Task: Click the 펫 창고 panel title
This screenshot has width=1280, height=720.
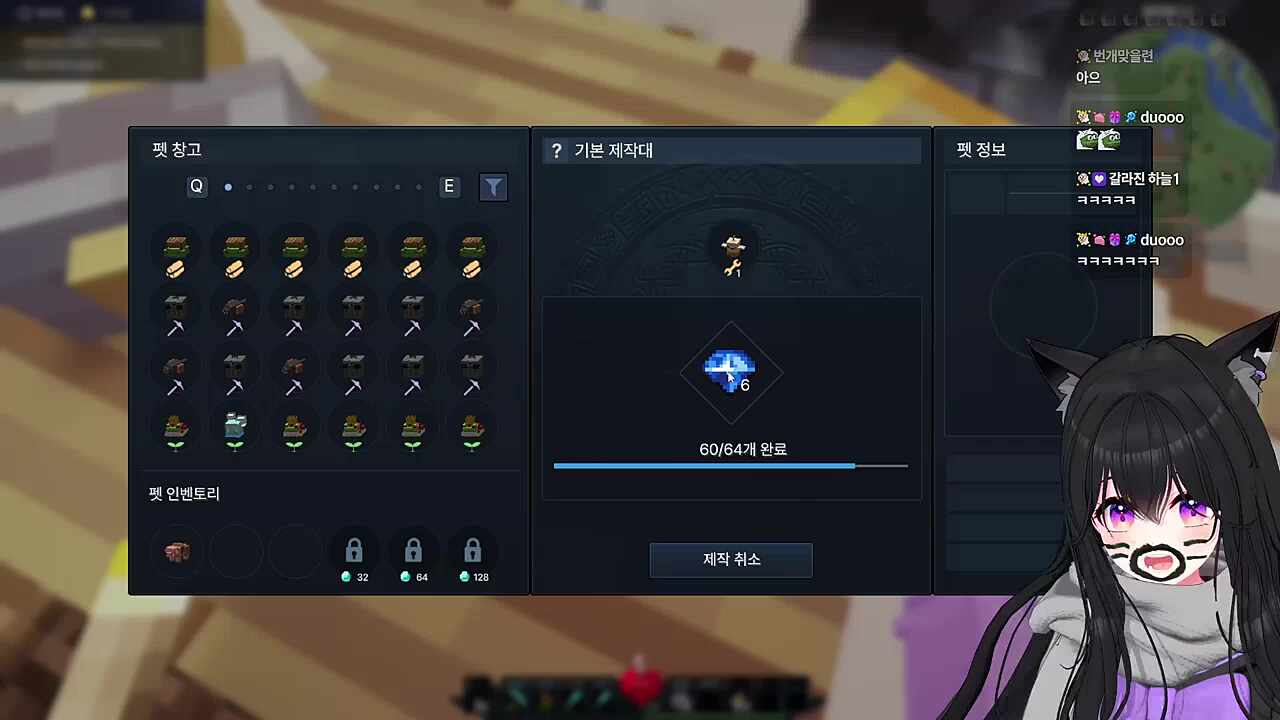Action: click(177, 149)
